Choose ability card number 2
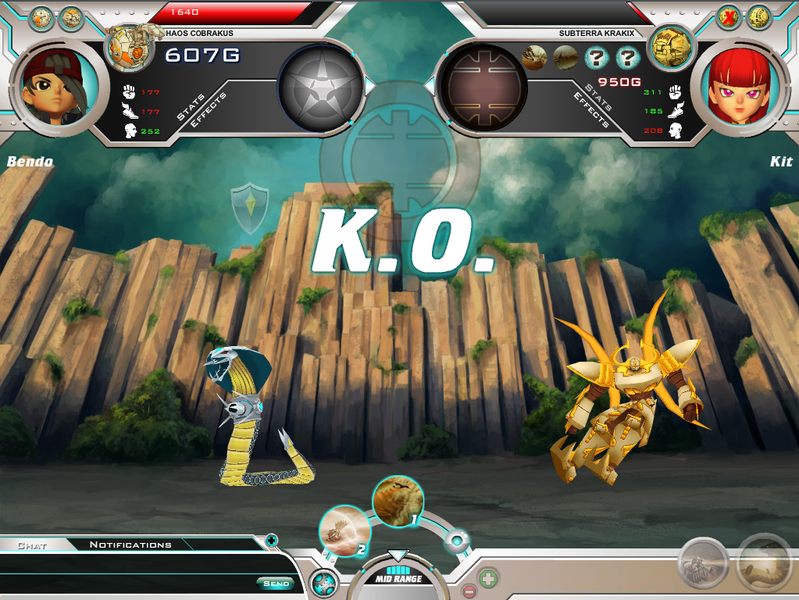The image size is (799, 600). [x=345, y=530]
